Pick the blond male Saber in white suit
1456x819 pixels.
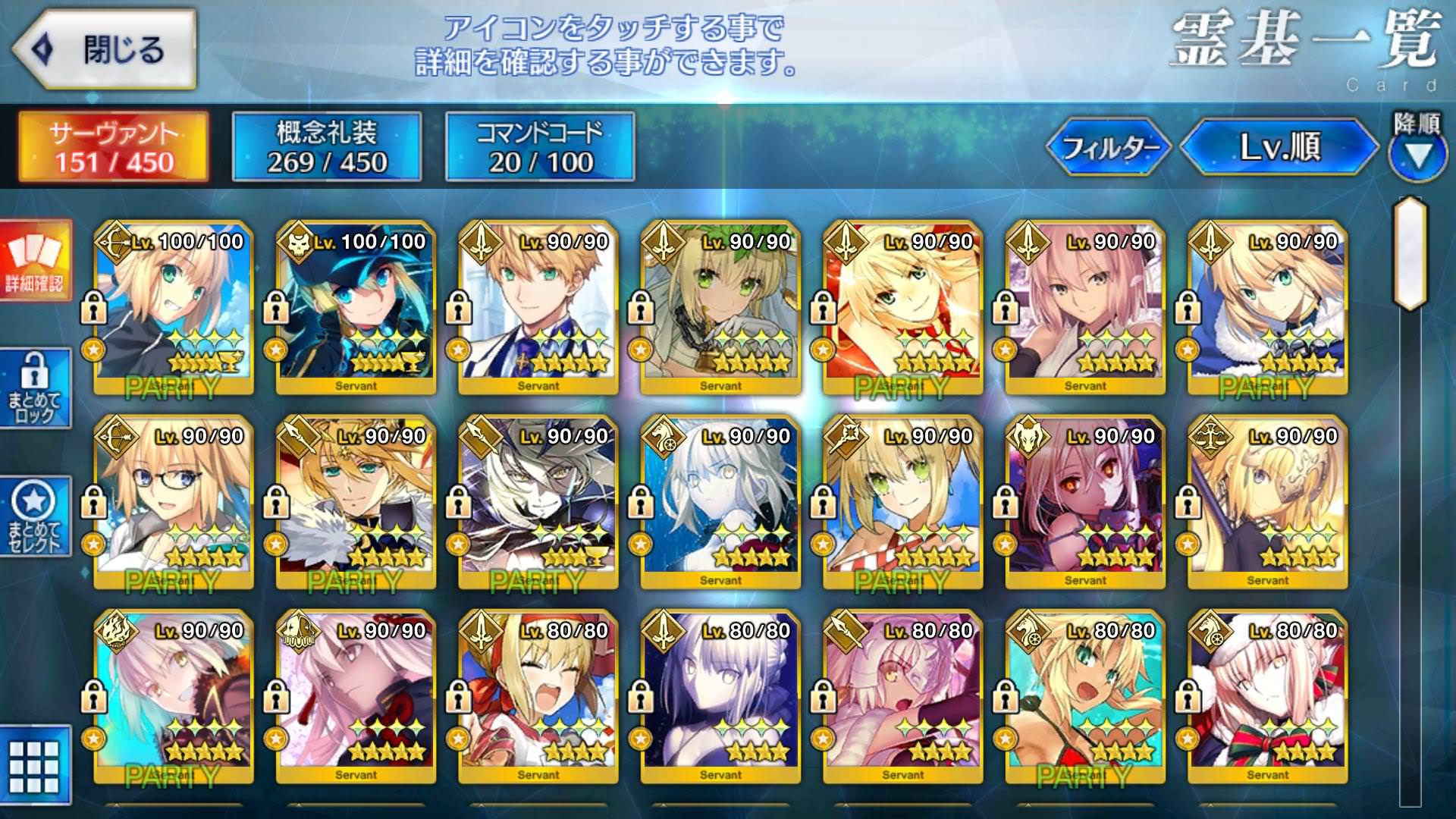pyautogui.click(x=538, y=307)
